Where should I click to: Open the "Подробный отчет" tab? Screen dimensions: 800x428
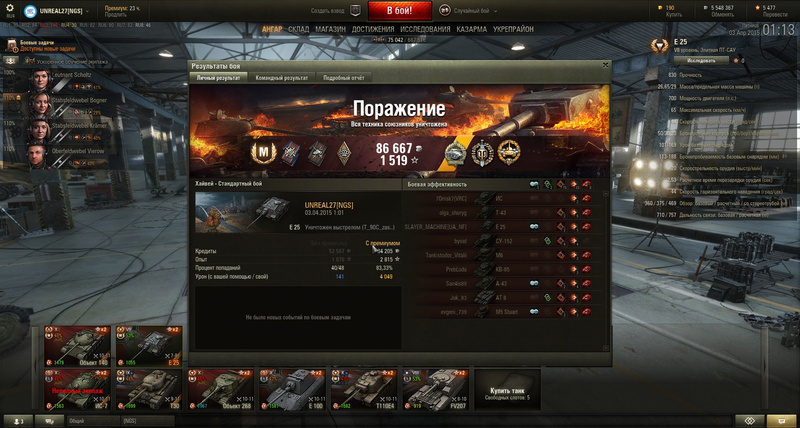pos(343,77)
